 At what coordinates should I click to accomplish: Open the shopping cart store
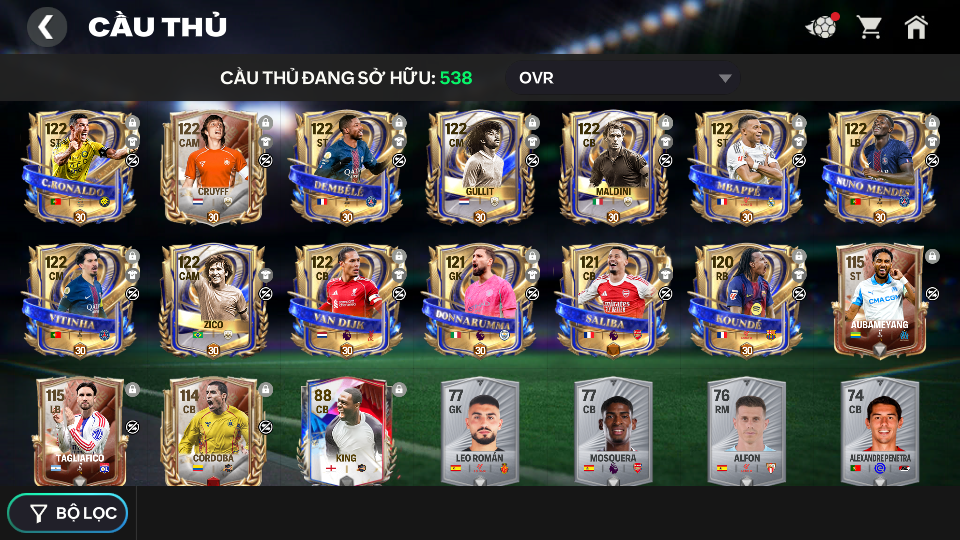869,27
